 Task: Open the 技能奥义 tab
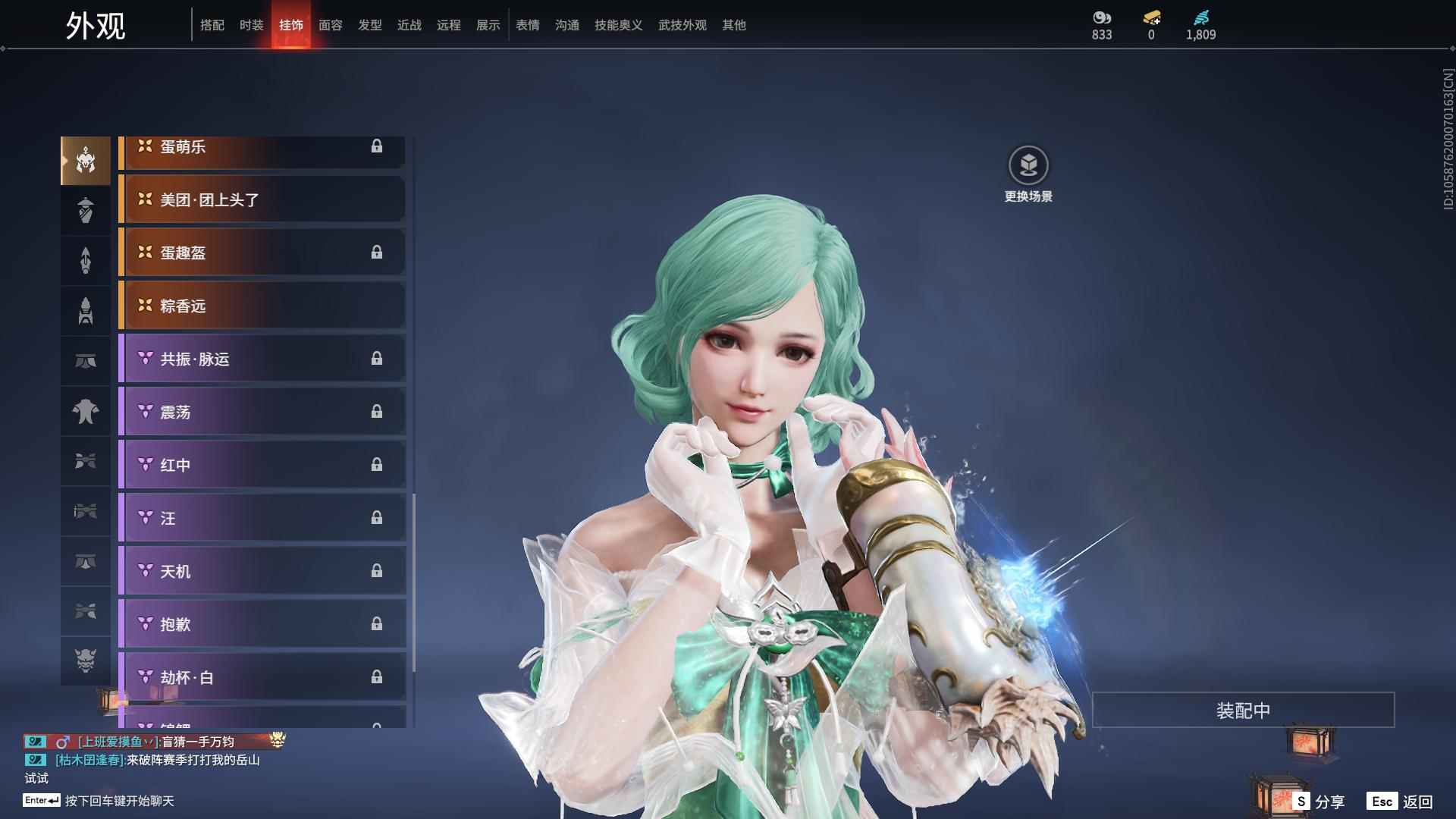point(618,25)
